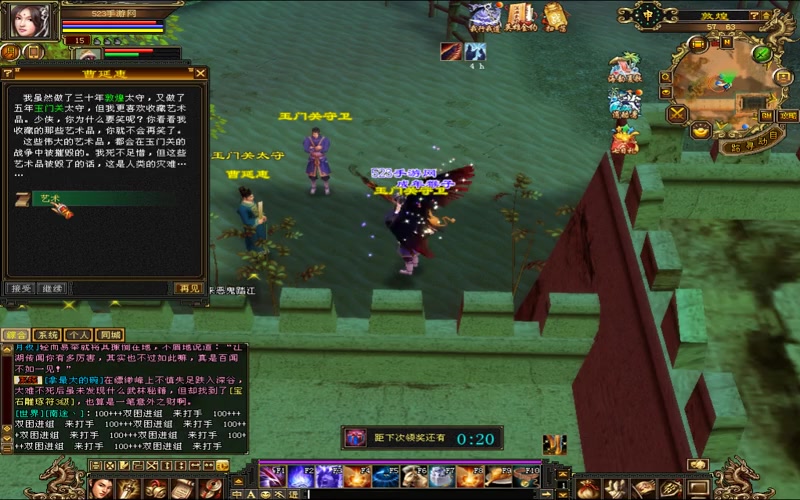Viewport: 800px width, 500px height.
Task: Open dialogue window help question mark
Action: click(x=10, y=73)
